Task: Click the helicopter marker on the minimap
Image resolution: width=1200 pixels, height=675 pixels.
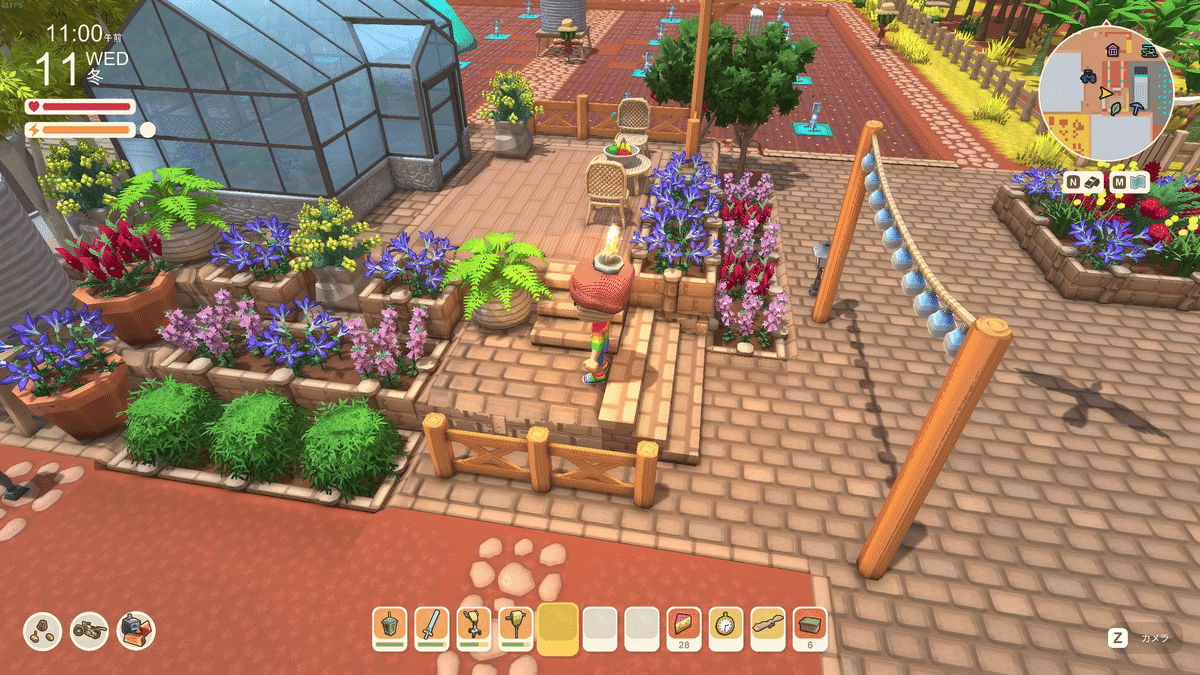Action: coord(1148,51)
